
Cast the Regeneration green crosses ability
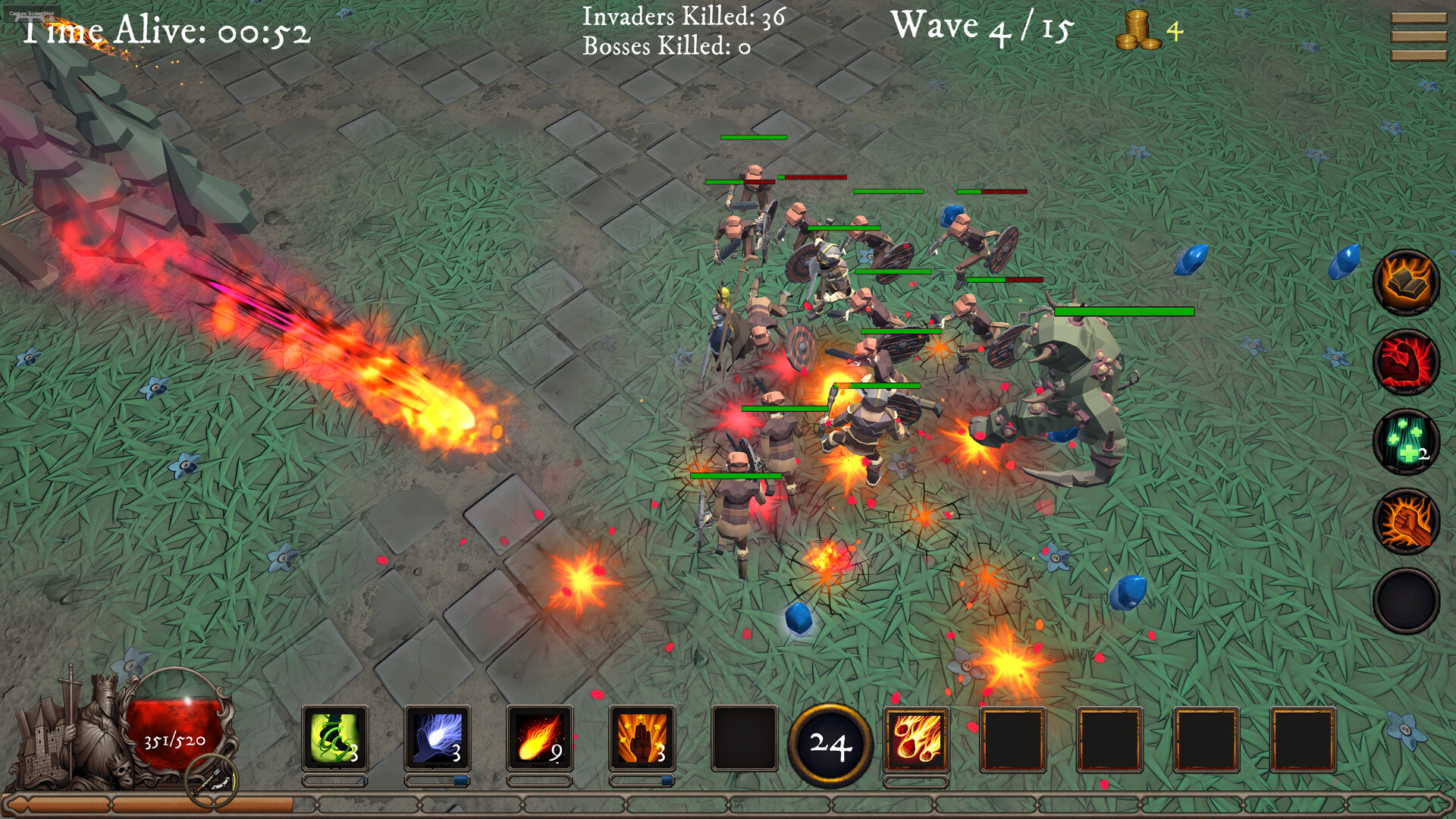click(1407, 444)
